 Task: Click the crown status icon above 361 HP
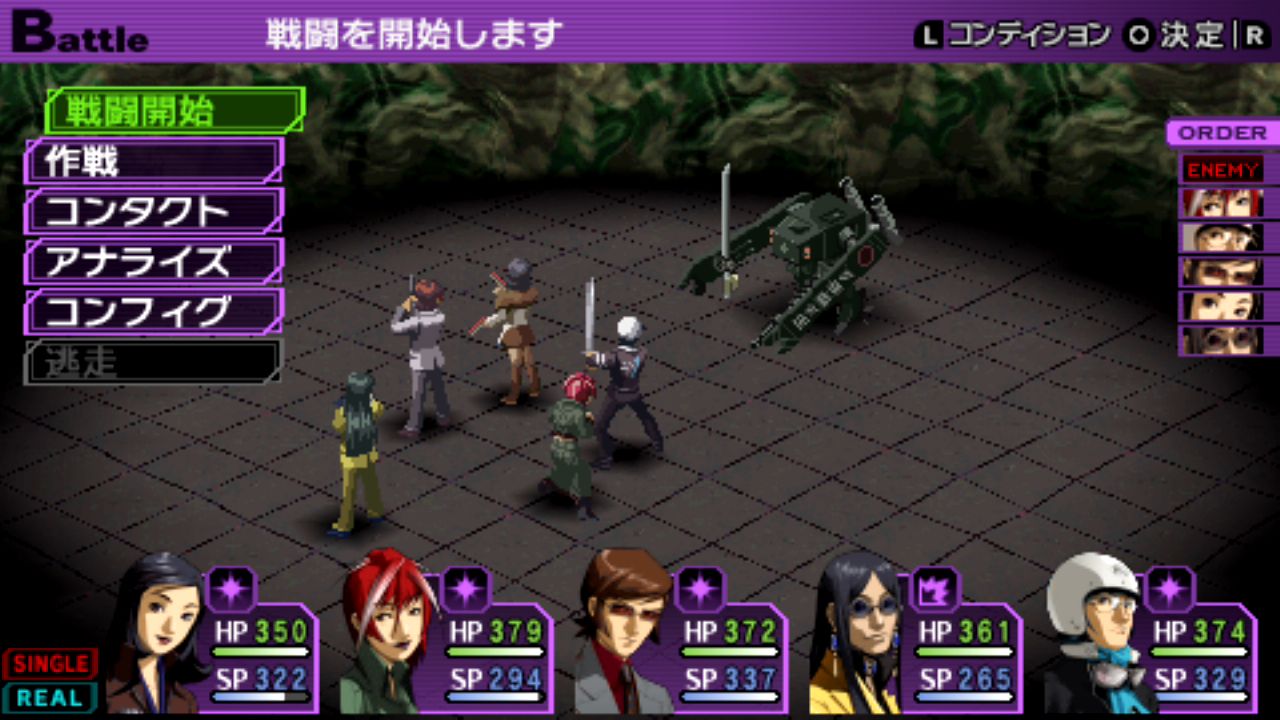(935, 588)
